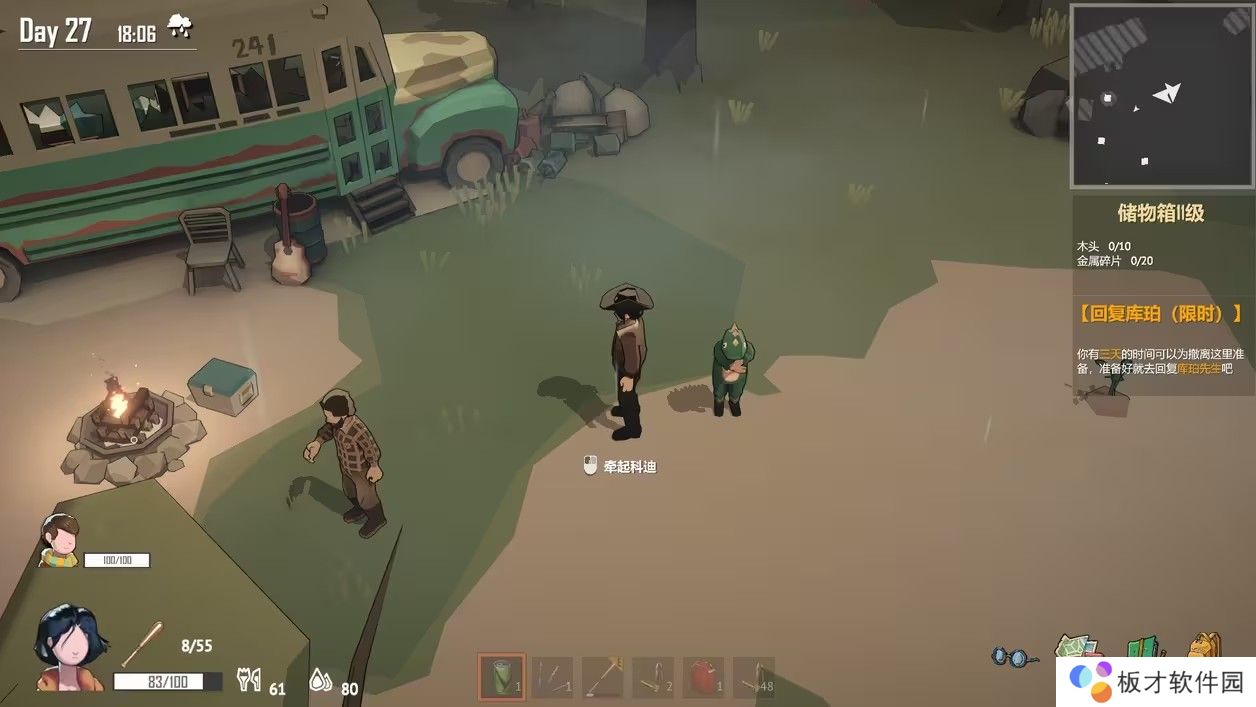Select the black-haired girl's portrait
The width and height of the screenshot is (1256, 707).
point(68,647)
